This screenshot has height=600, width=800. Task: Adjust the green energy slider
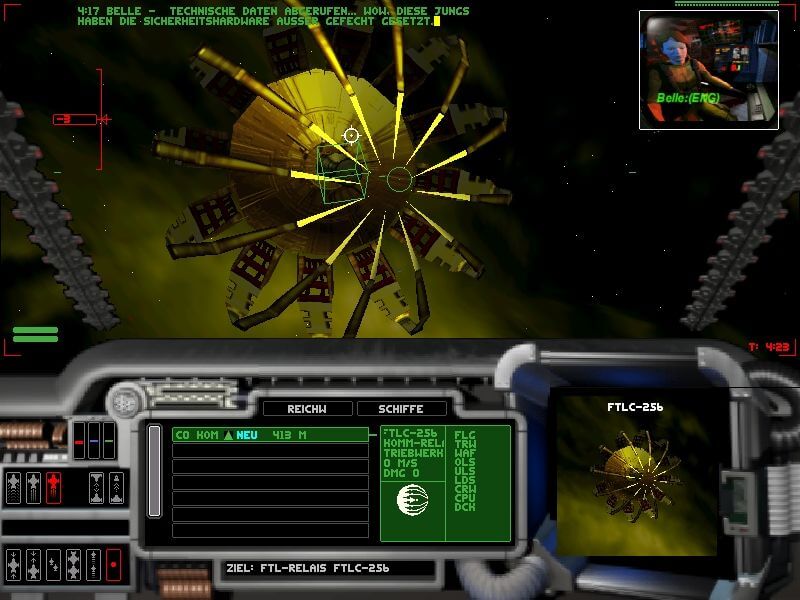point(109,440)
